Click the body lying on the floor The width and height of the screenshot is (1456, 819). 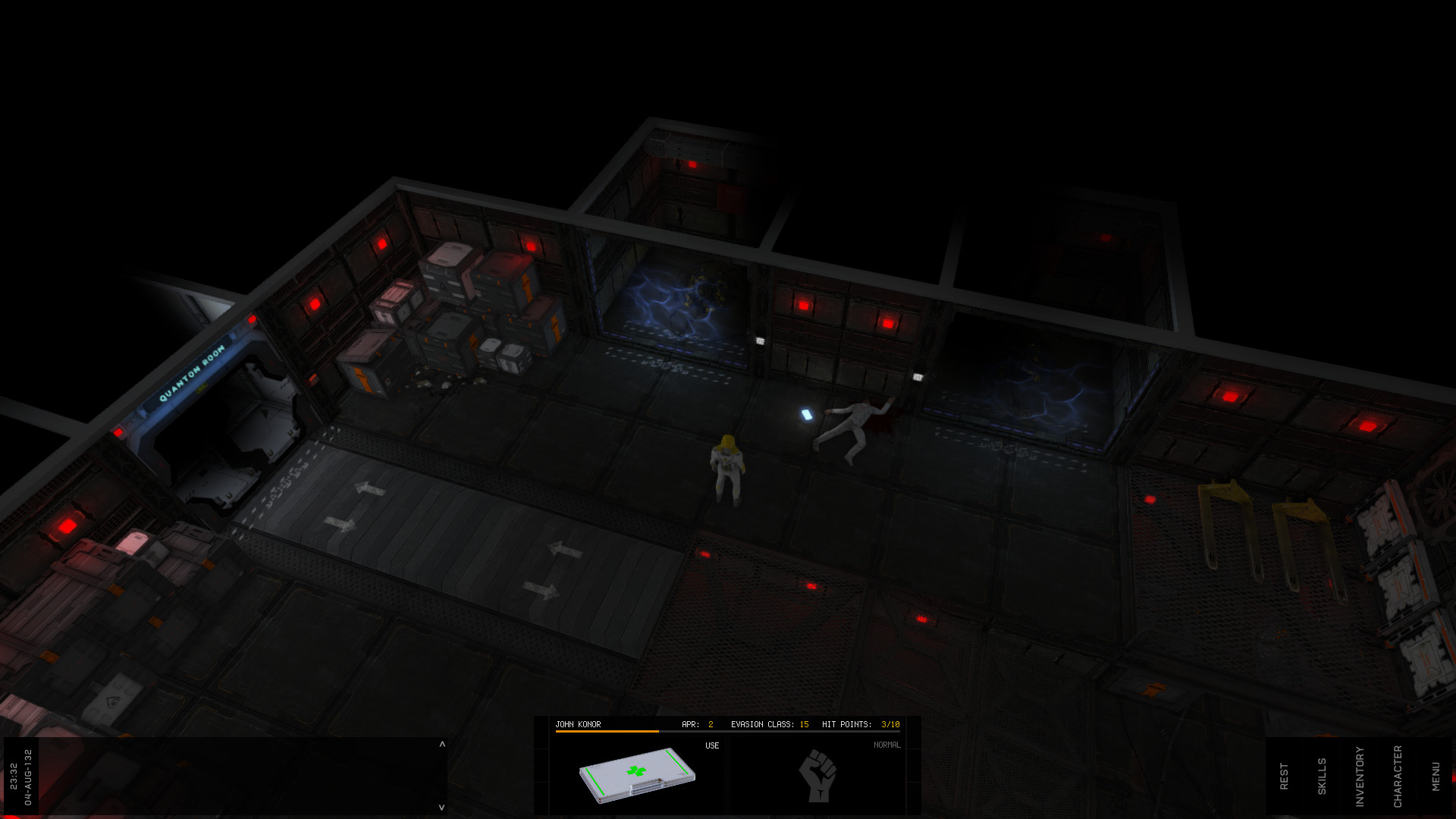click(853, 428)
